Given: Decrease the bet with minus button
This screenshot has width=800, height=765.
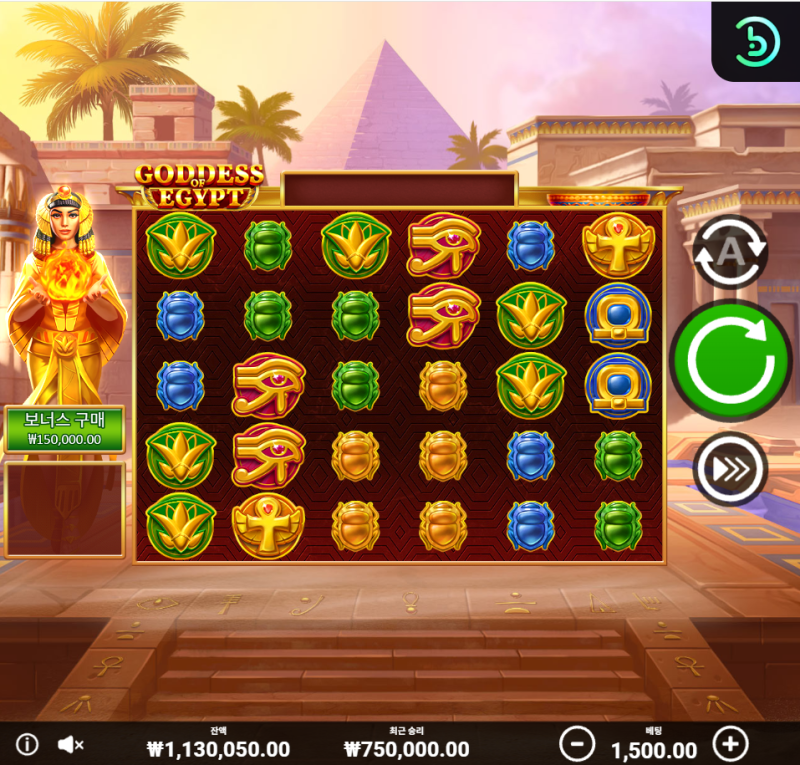Looking at the screenshot, I should (577, 744).
